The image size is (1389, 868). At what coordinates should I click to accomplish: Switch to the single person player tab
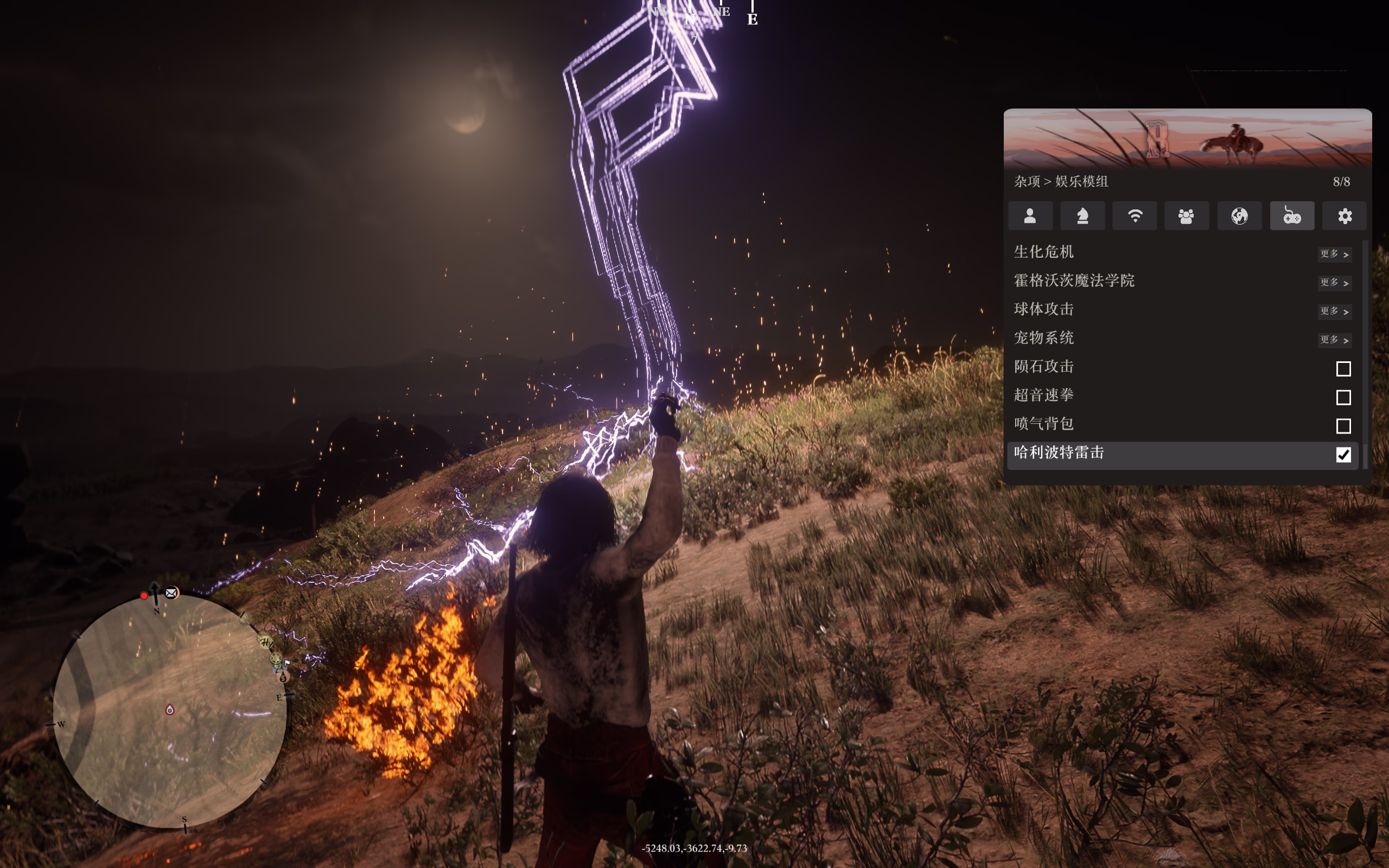tap(1030, 216)
